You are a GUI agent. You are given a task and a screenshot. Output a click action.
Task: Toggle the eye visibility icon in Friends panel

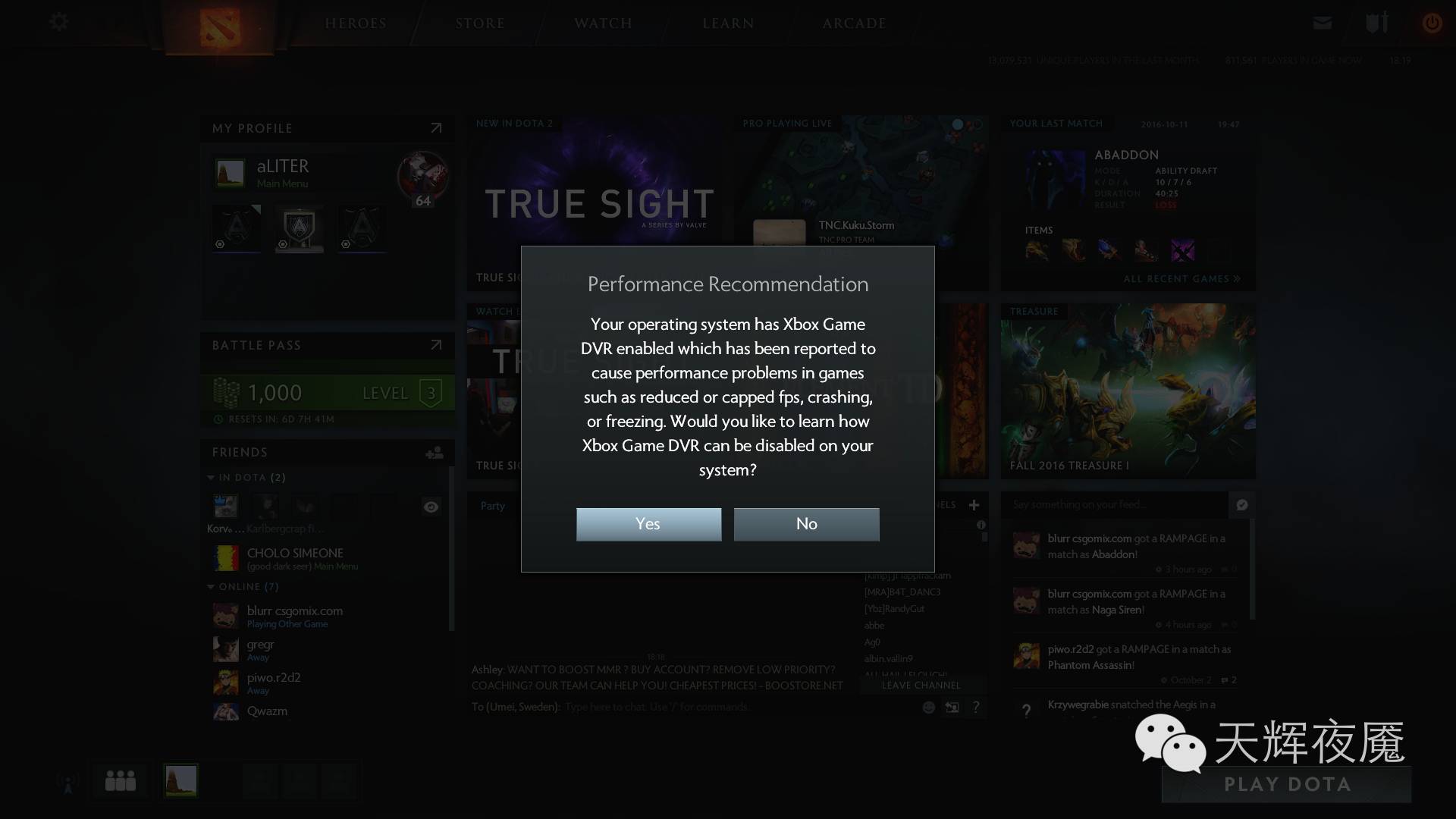[x=431, y=507]
